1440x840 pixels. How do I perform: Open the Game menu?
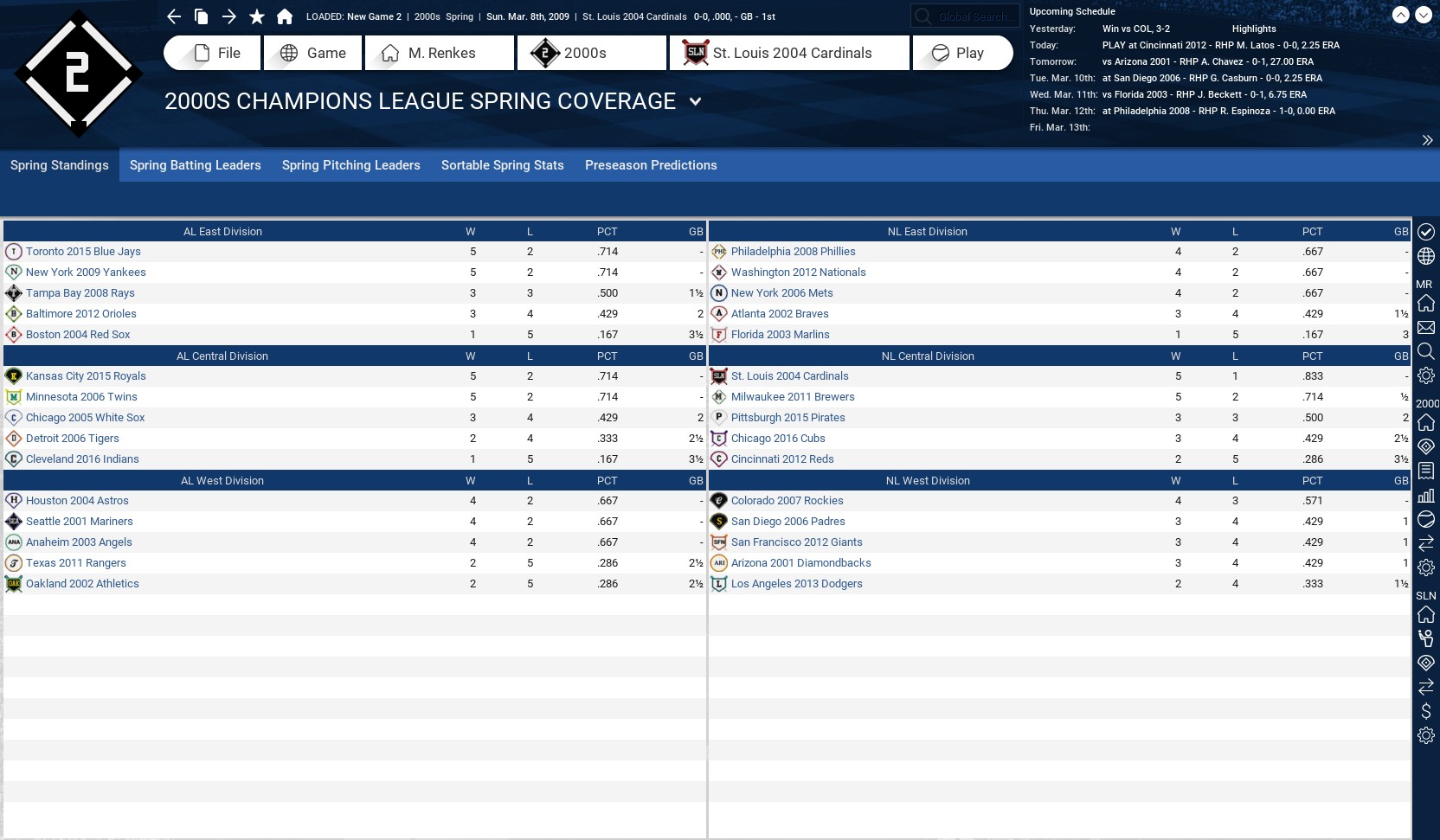(x=313, y=53)
